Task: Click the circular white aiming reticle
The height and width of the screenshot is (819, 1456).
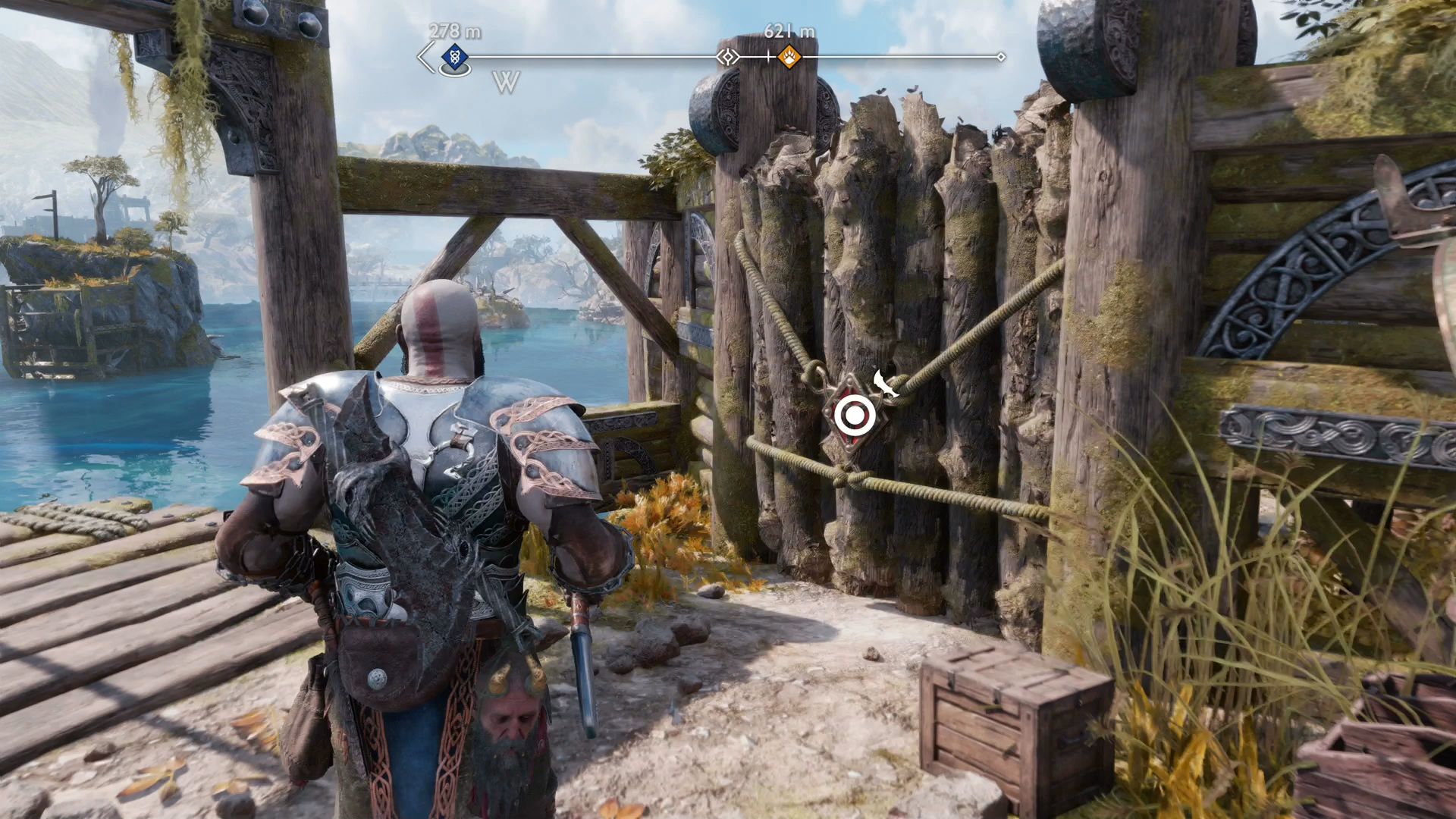Action: (853, 413)
